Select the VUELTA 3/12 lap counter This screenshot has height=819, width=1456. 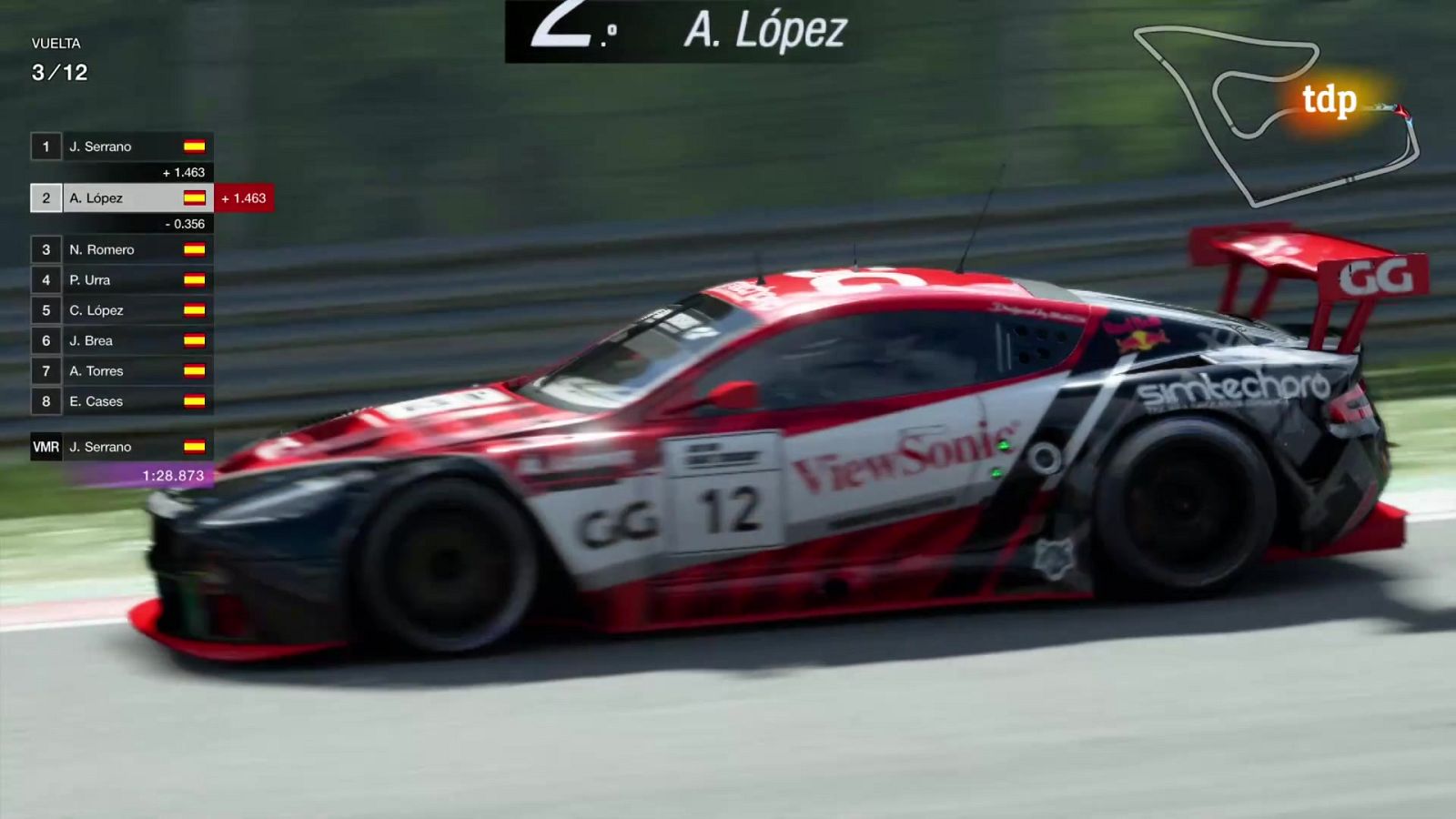point(59,56)
